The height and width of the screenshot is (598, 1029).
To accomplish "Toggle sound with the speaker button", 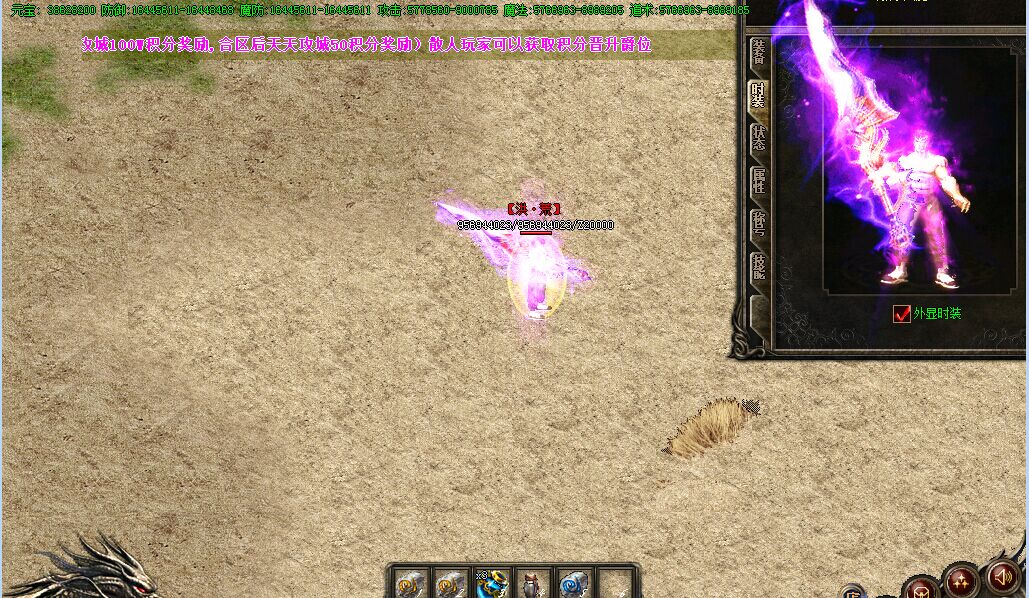I will tap(1002, 576).
